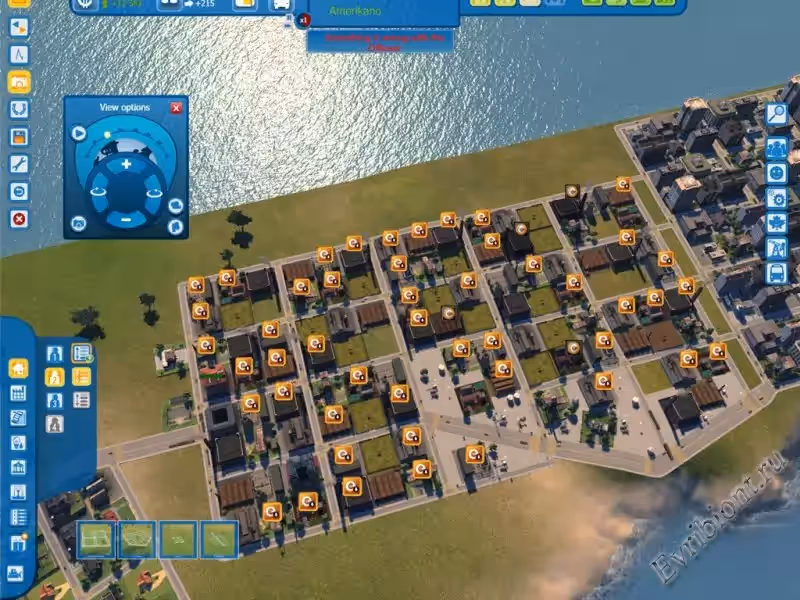
Task: Open the gear settings overlay icon
Action: [x=777, y=197]
